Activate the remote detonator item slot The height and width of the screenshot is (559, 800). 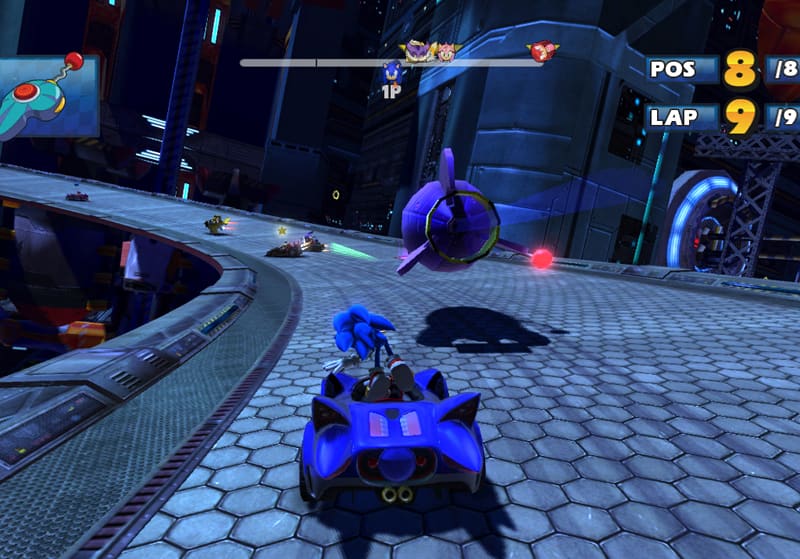coord(48,94)
